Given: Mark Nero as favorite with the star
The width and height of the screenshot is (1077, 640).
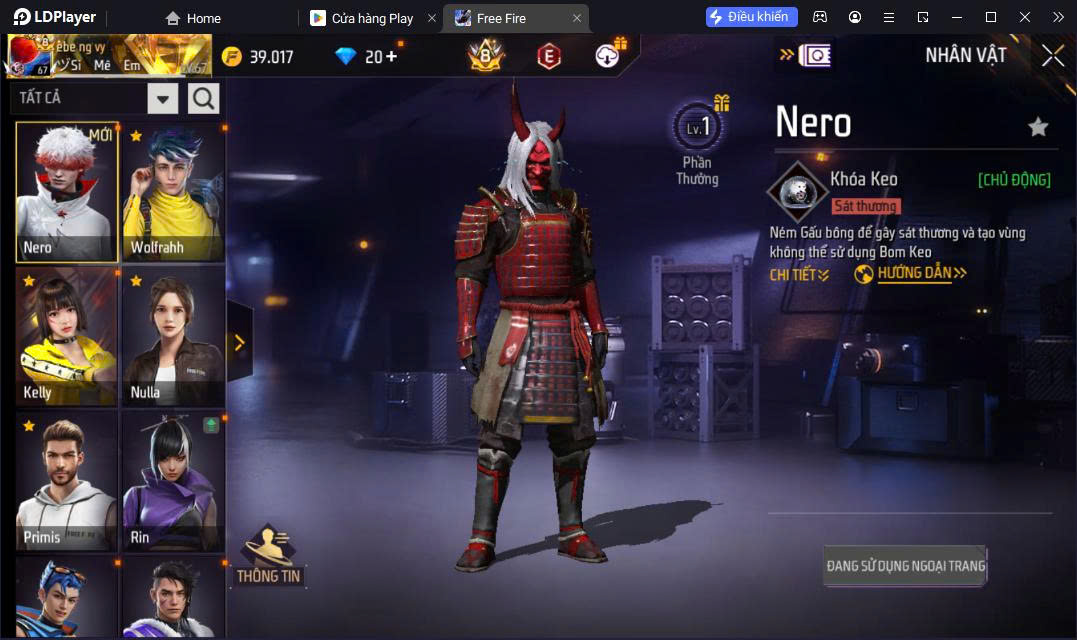Looking at the screenshot, I should [x=1038, y=127].
